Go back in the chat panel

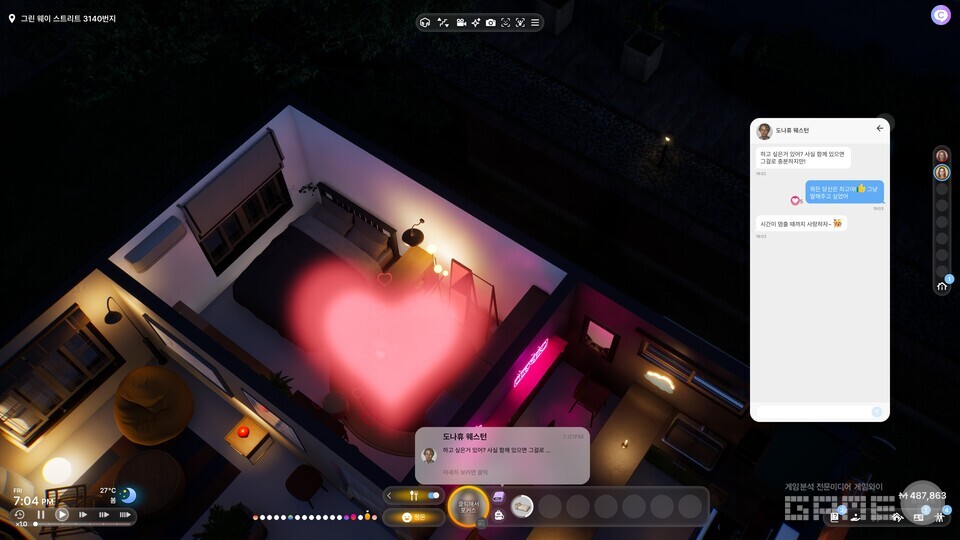pyautogui.click(x=880, y=128)
